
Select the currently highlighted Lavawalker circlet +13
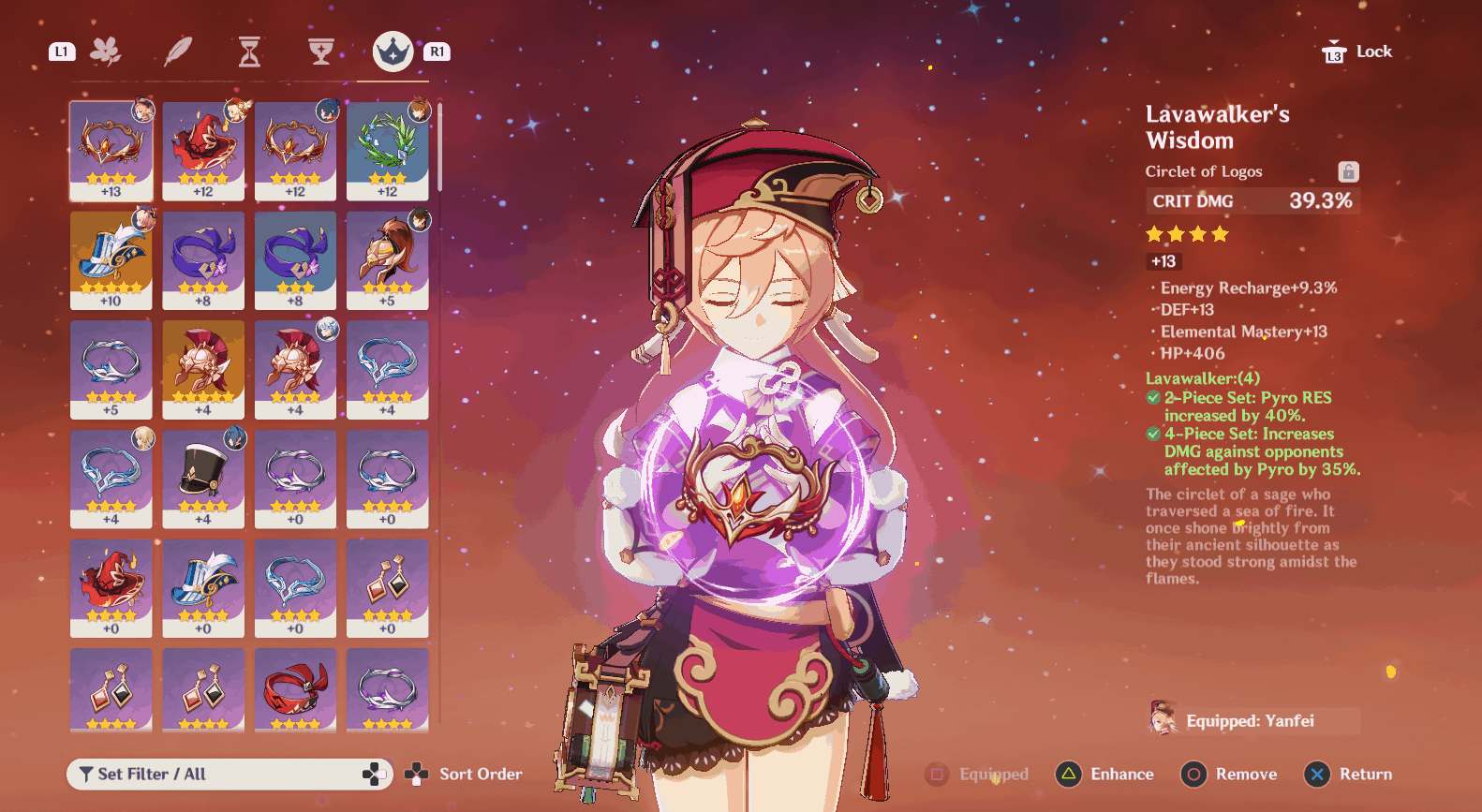(x=111, y=151)
